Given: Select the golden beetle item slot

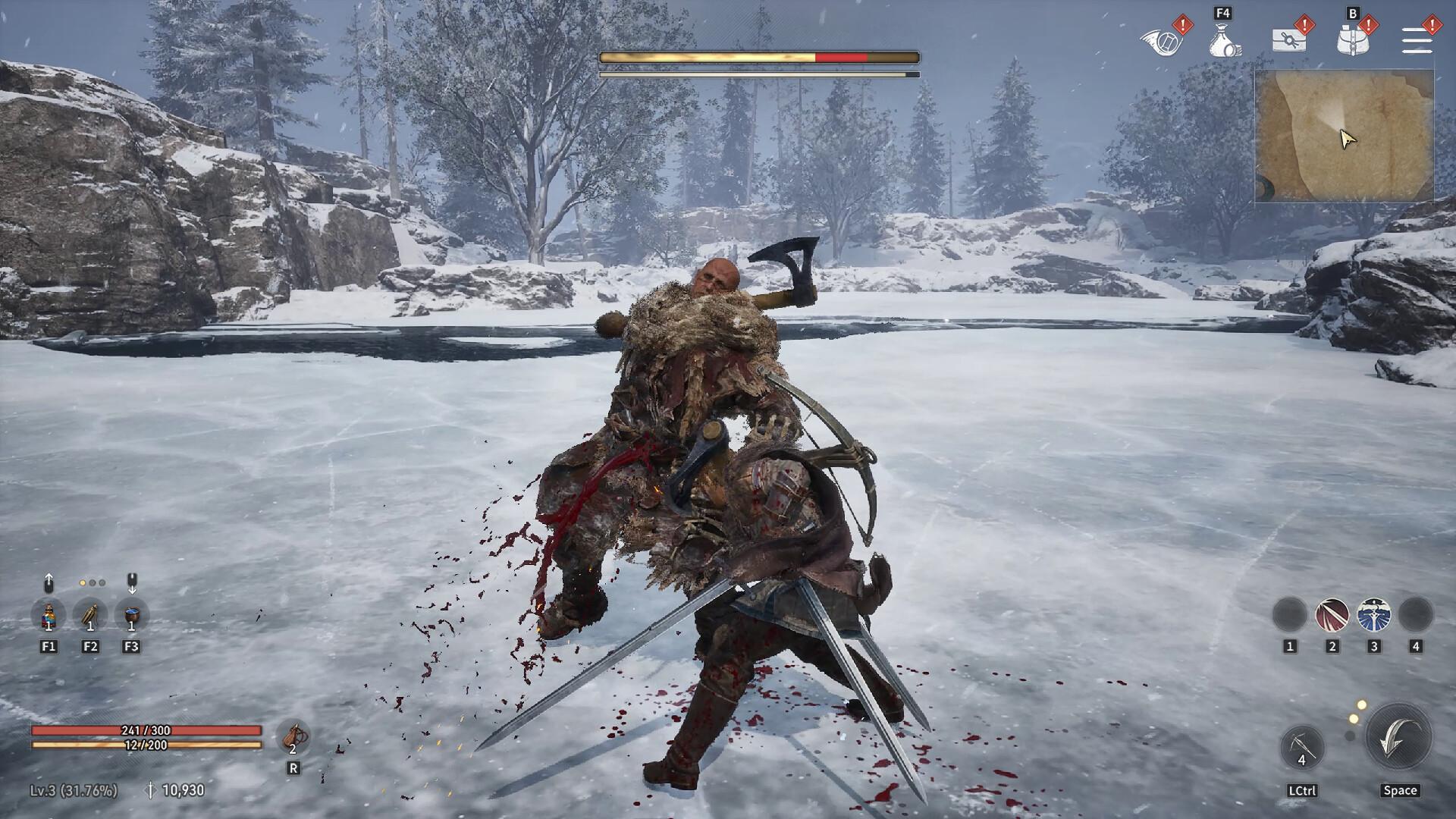Looking at the screenshot, I should (x=90, y=615).
